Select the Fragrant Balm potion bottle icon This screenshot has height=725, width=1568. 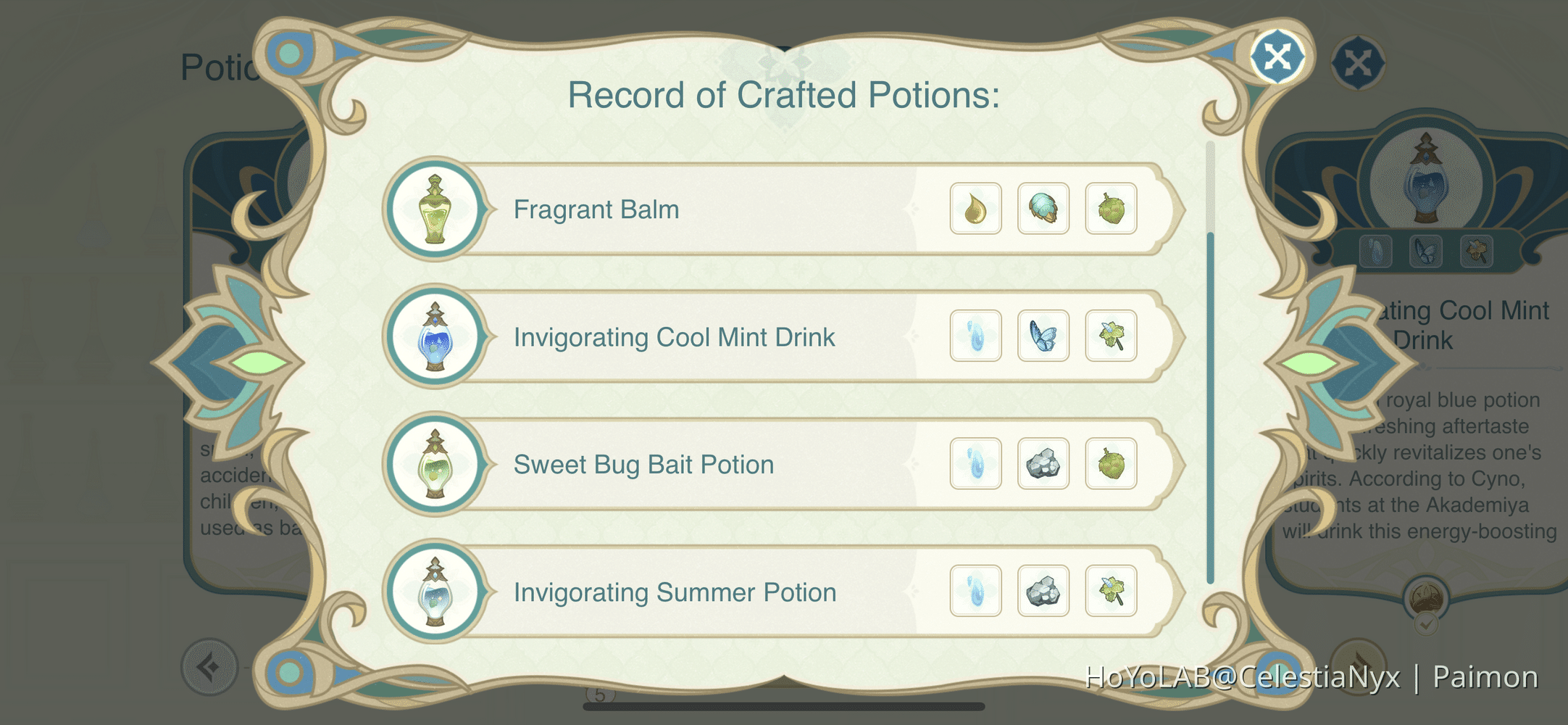[435, 209]
